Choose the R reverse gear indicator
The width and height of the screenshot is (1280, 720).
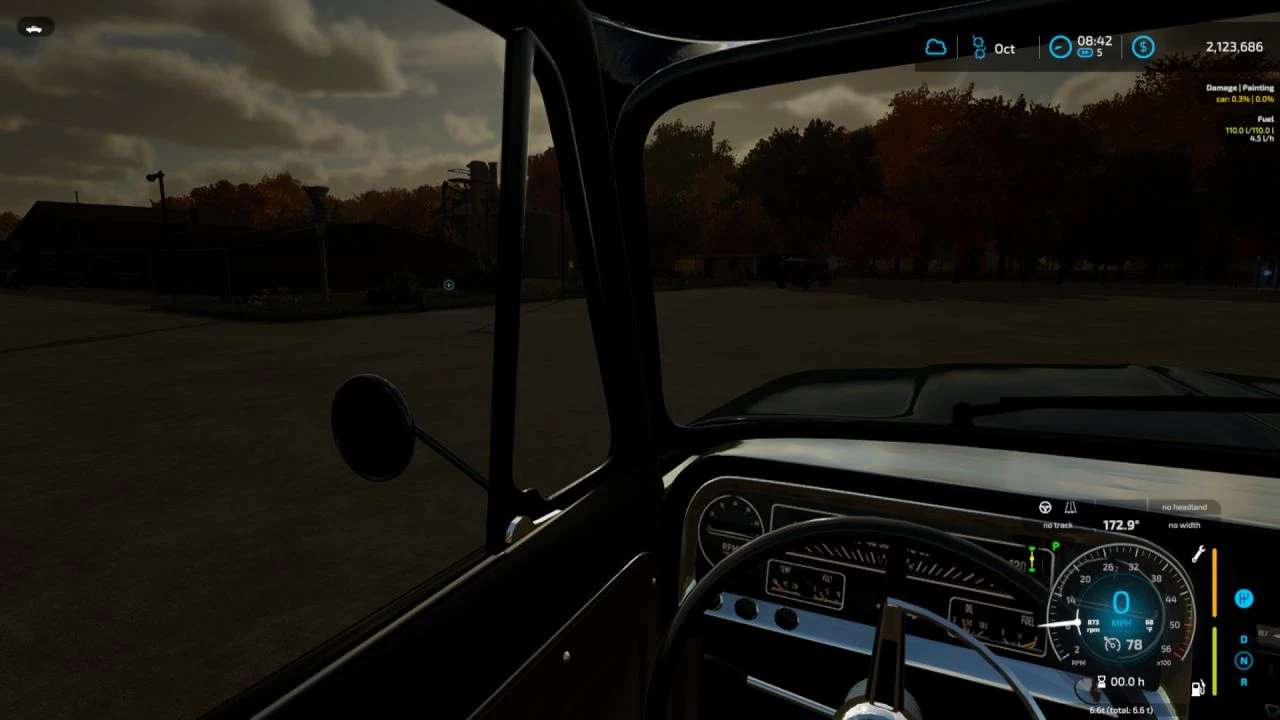click(1244, 681)
